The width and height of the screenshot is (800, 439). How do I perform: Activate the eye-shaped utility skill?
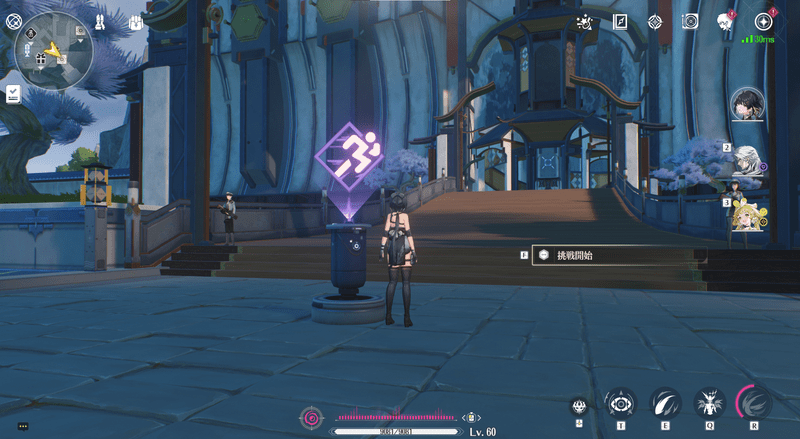[620, 404]
